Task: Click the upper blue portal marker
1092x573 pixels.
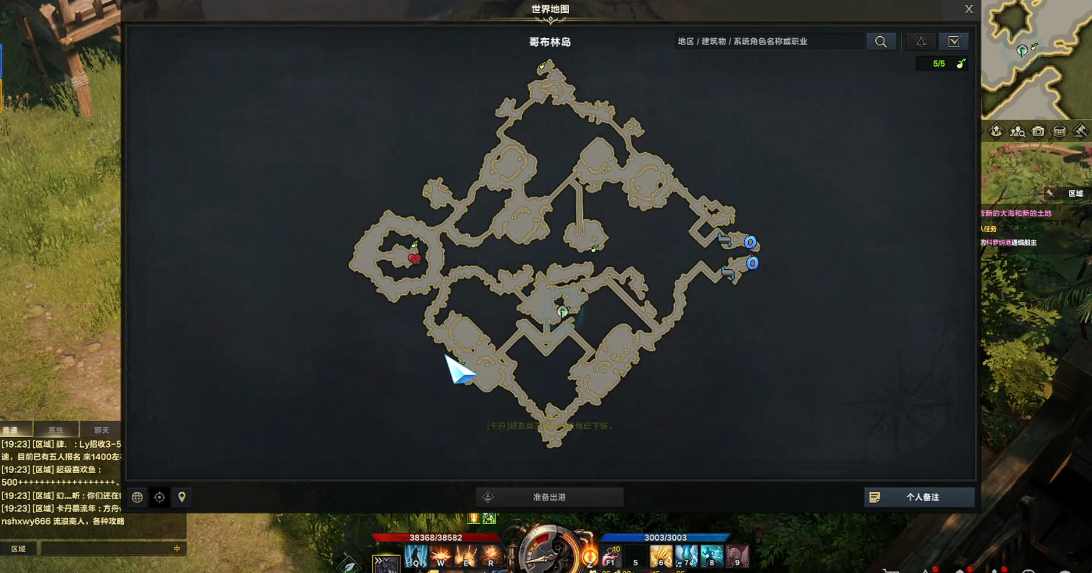Action: (x=750, y=242)
